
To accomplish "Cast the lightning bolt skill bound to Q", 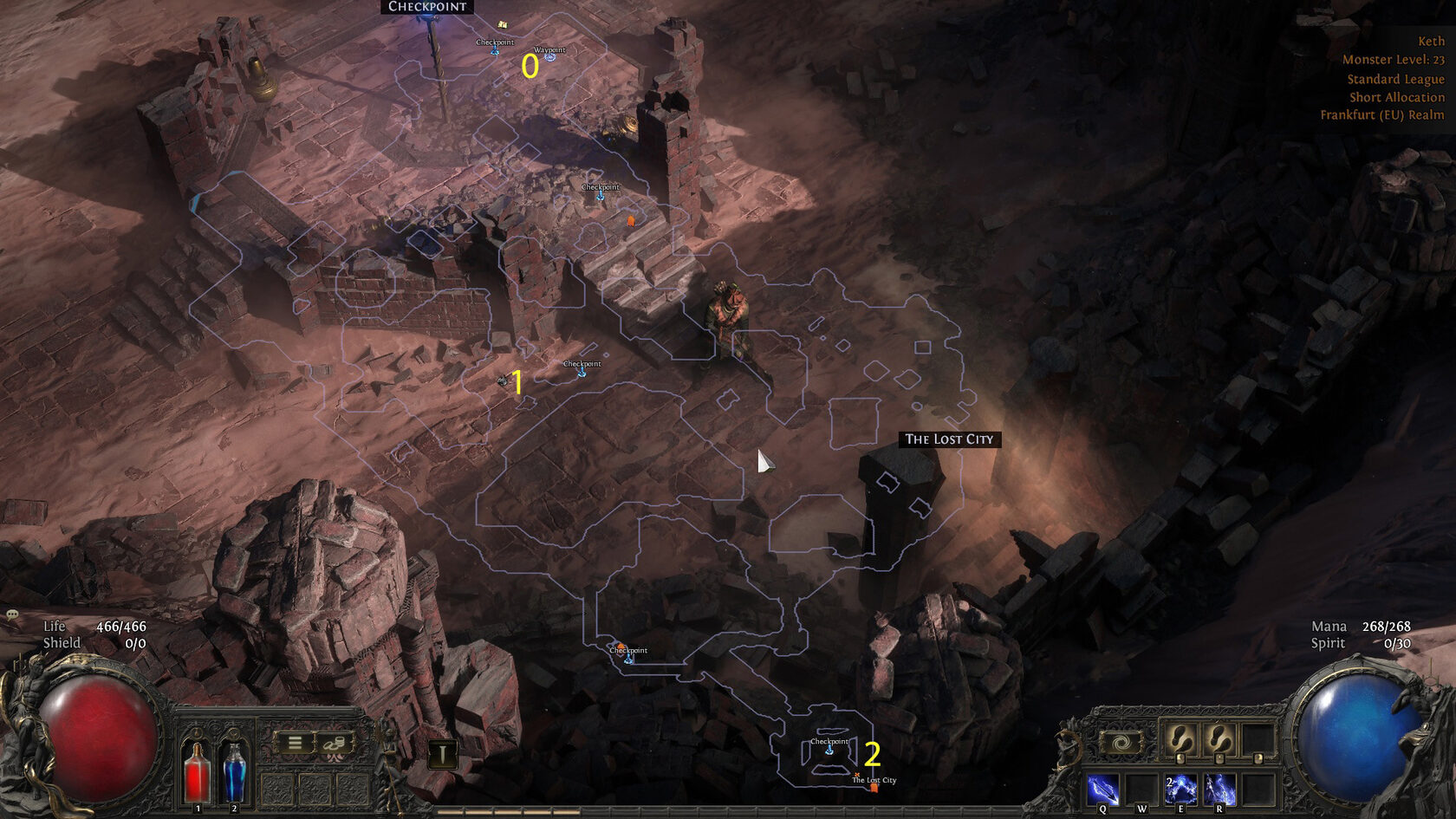I will 1102,790.
